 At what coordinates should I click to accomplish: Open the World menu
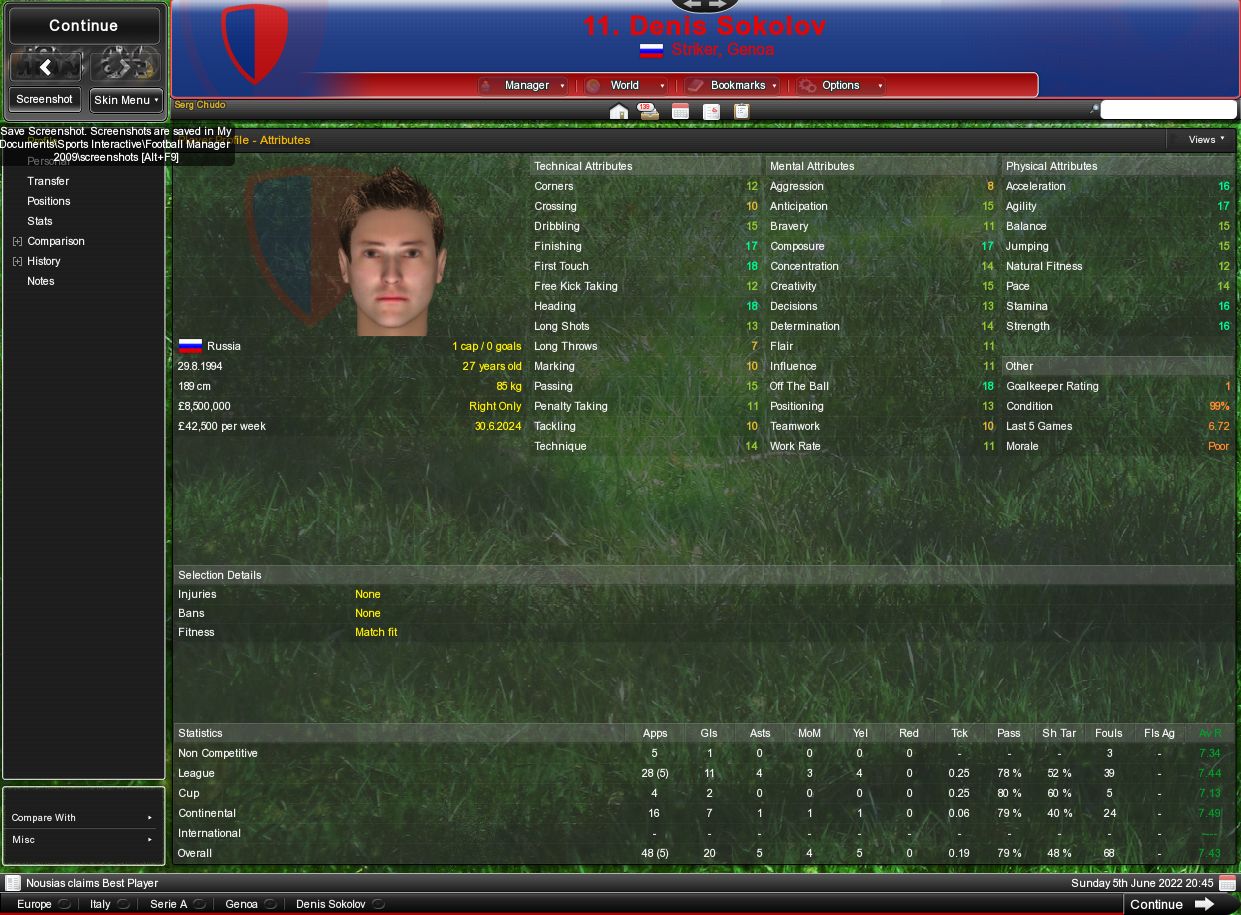pyautogui.click(x=625, y=86)
